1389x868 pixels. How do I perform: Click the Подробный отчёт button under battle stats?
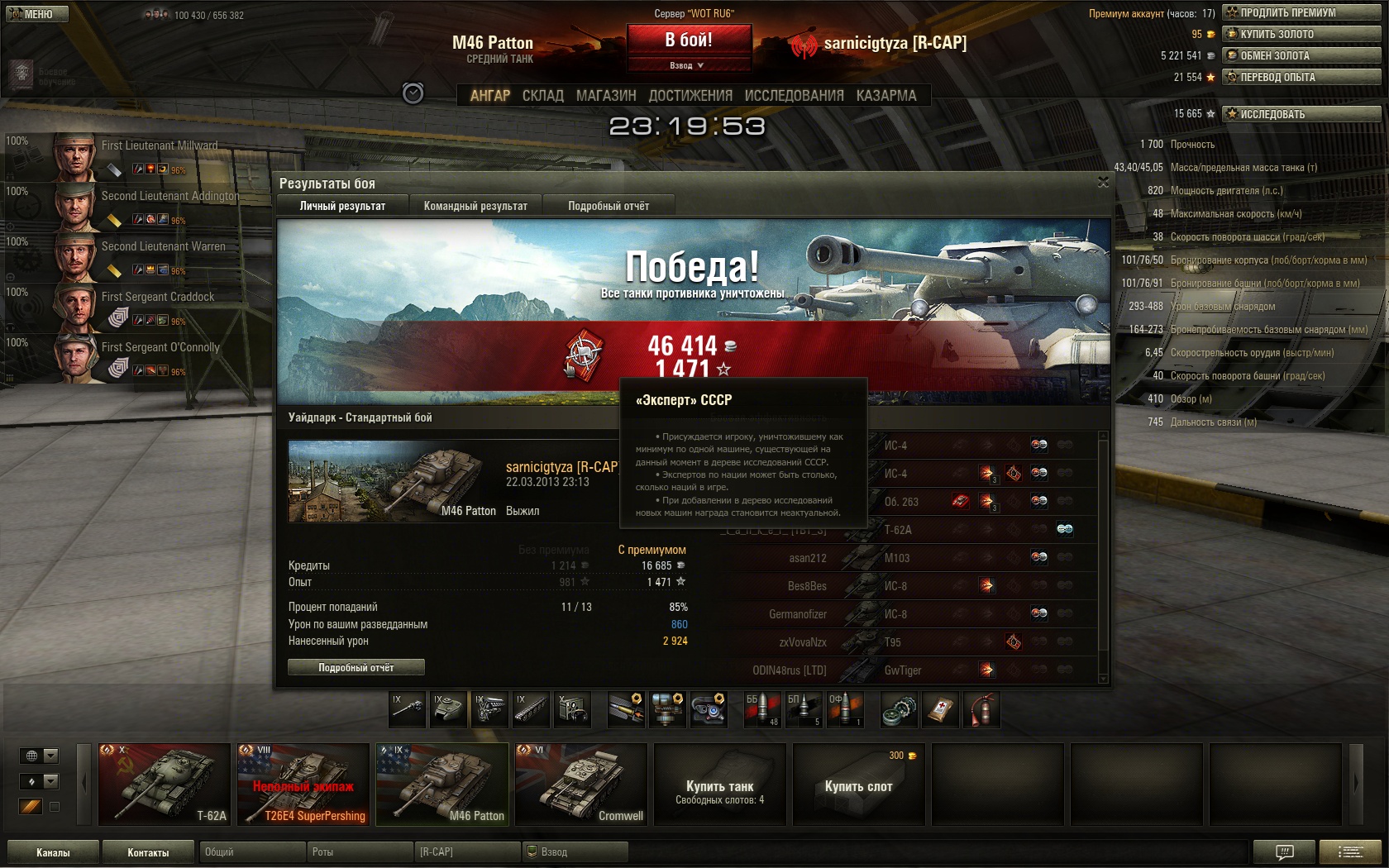pyautogui.click(x=356, y=667)
